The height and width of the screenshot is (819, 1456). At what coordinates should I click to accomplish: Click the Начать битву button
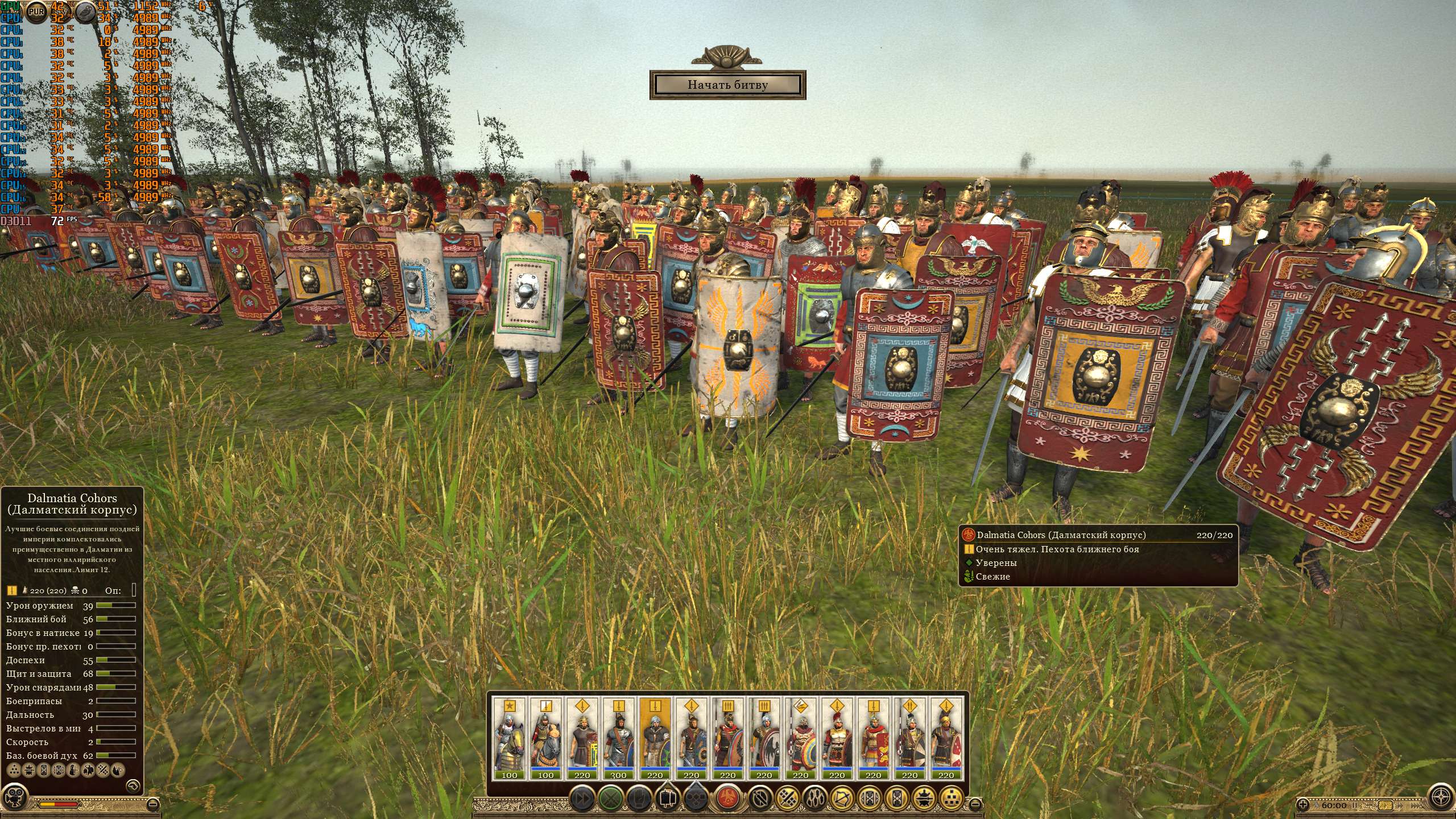click(x=727, y=85)
